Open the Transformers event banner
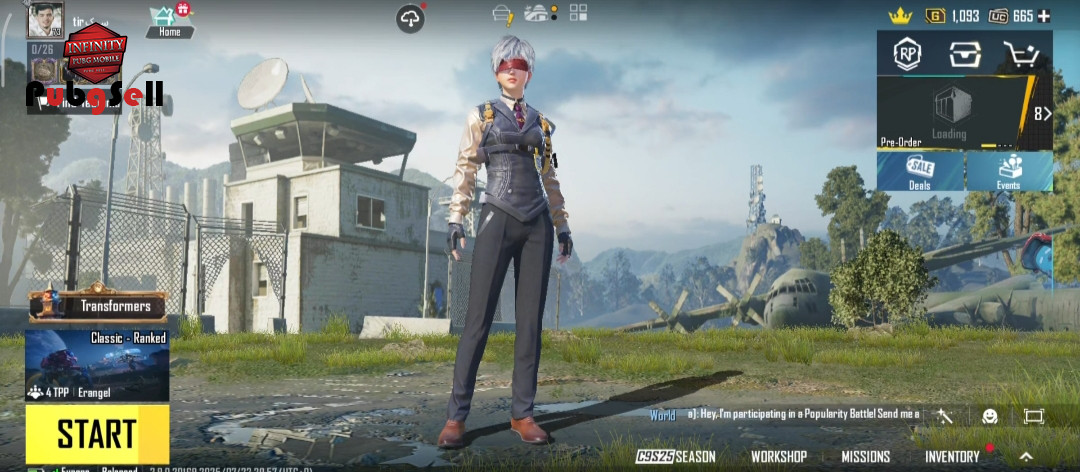The image size is (1080, 472). [x=97, y=306]
